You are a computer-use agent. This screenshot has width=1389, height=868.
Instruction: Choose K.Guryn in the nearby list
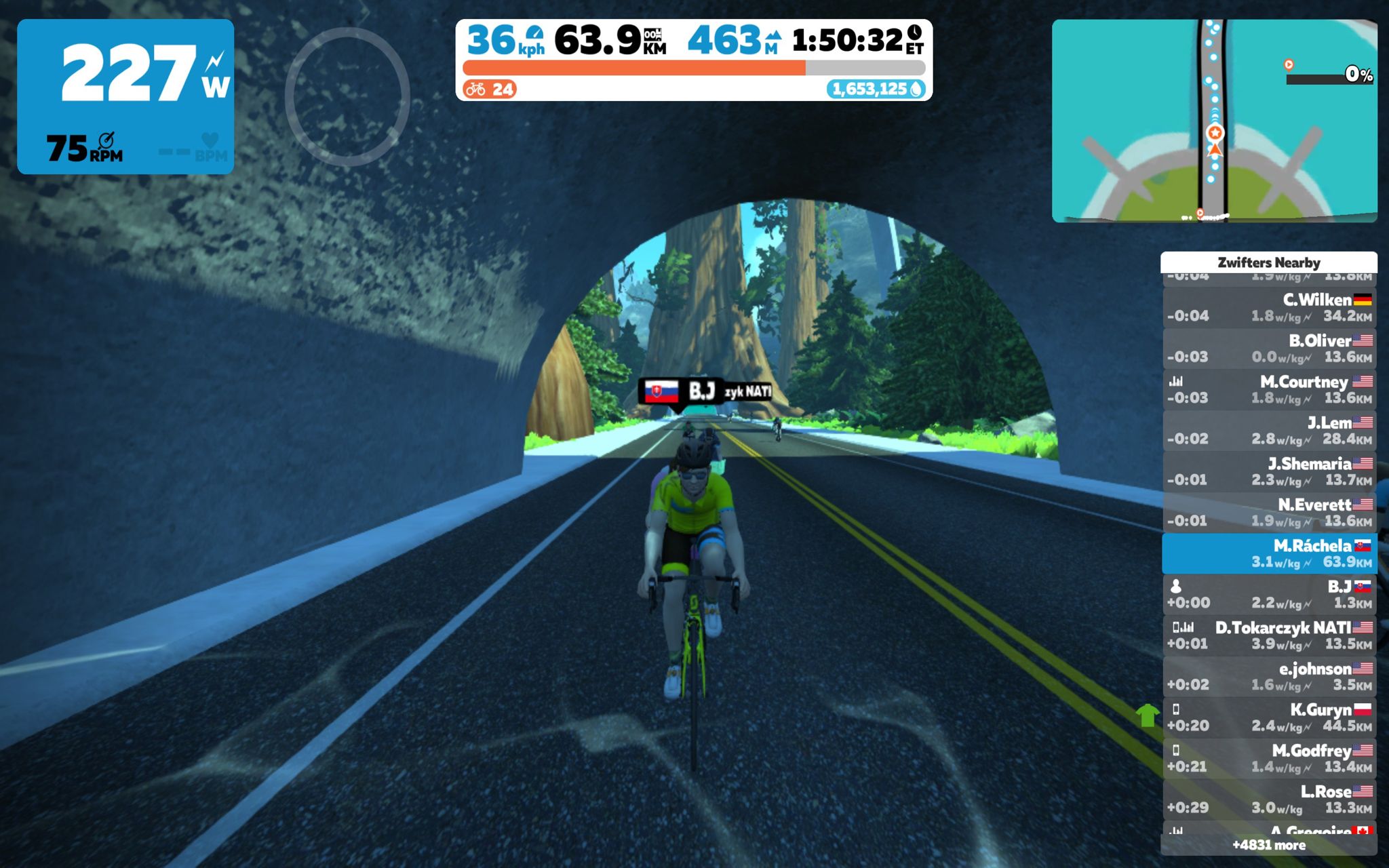click(x=1268, y=717)
